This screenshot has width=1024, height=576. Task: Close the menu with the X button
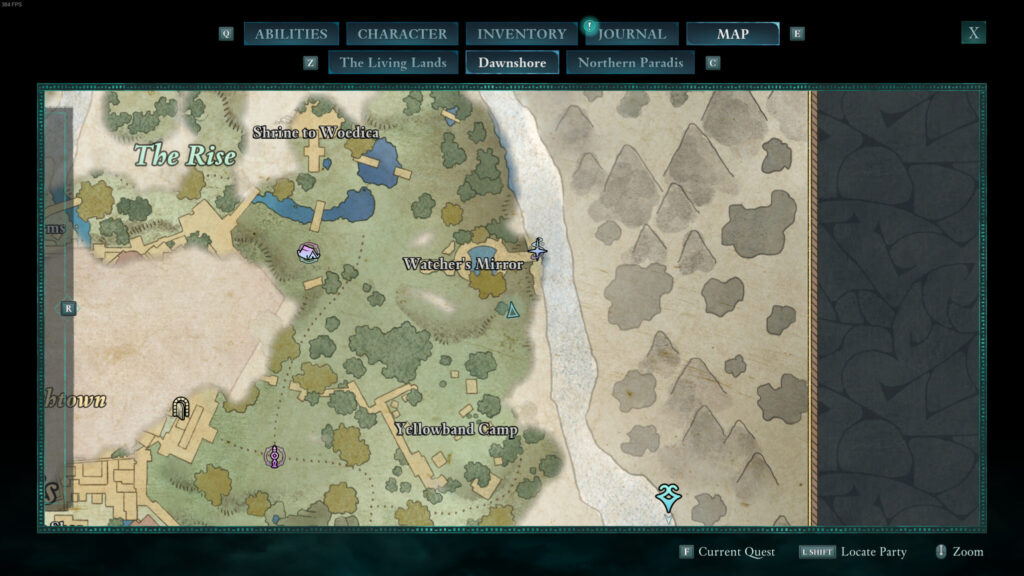(x=974, y=33)
